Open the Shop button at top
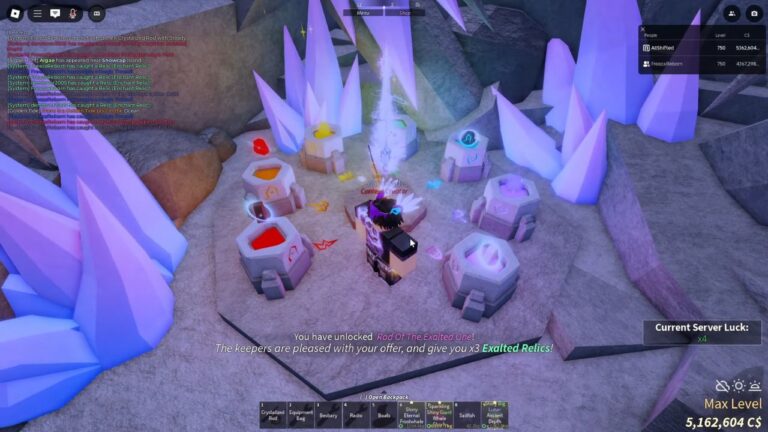The height and width of the screenshot is (432, 768). (405, 13)
